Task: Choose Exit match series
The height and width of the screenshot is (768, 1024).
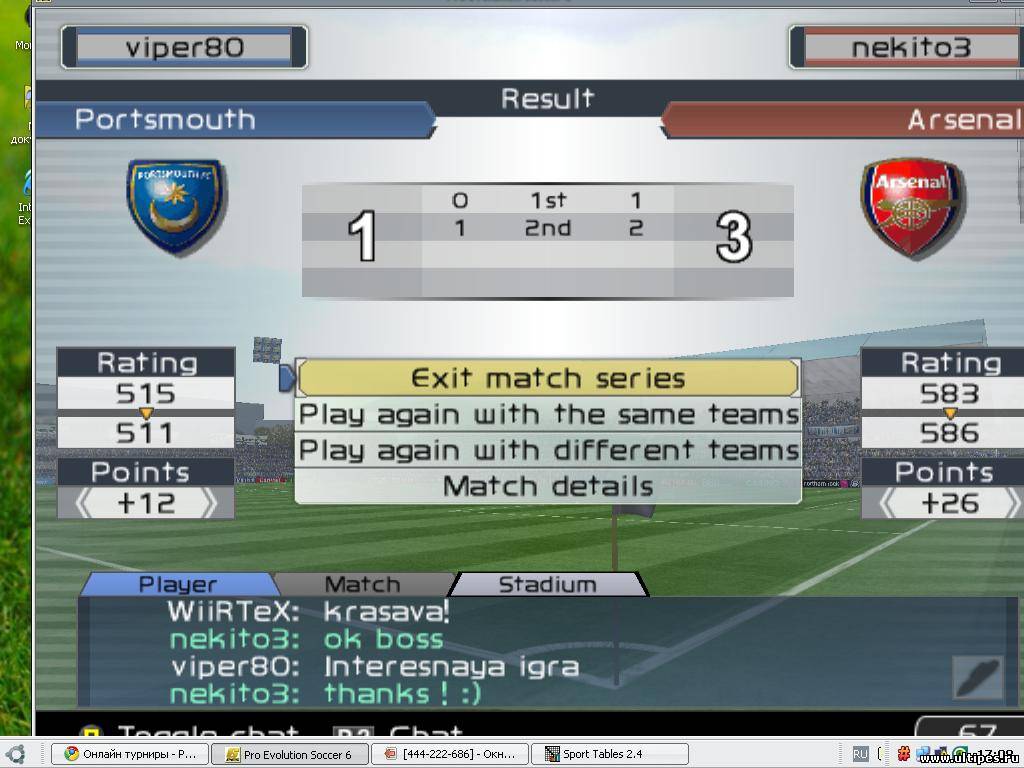Action: pyautogui.click(x=548, y=379)
